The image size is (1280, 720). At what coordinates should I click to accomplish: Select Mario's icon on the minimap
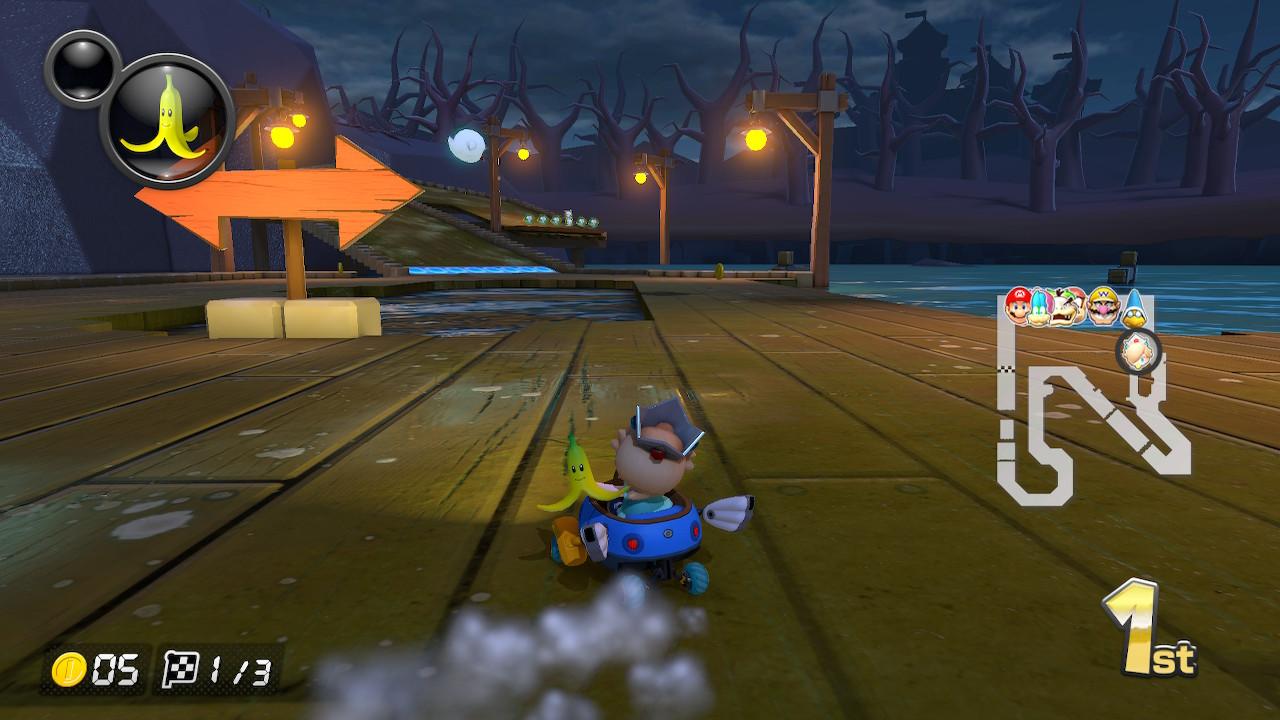1017,304
